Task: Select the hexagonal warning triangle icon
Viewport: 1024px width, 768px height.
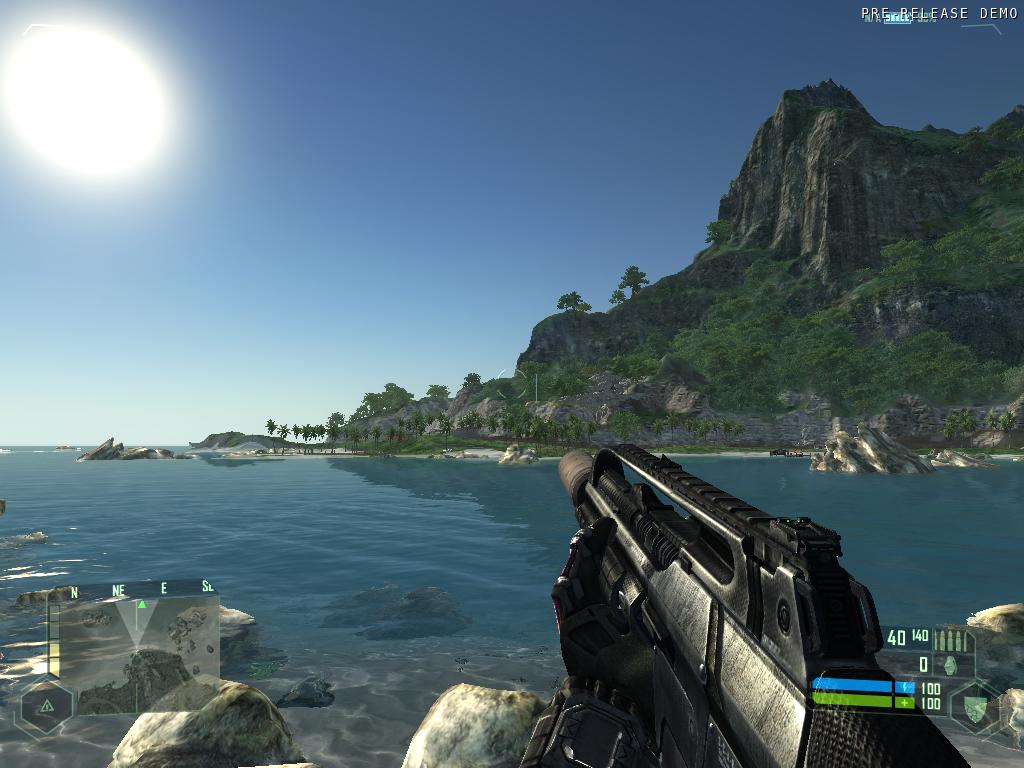Action: (46, 706)
